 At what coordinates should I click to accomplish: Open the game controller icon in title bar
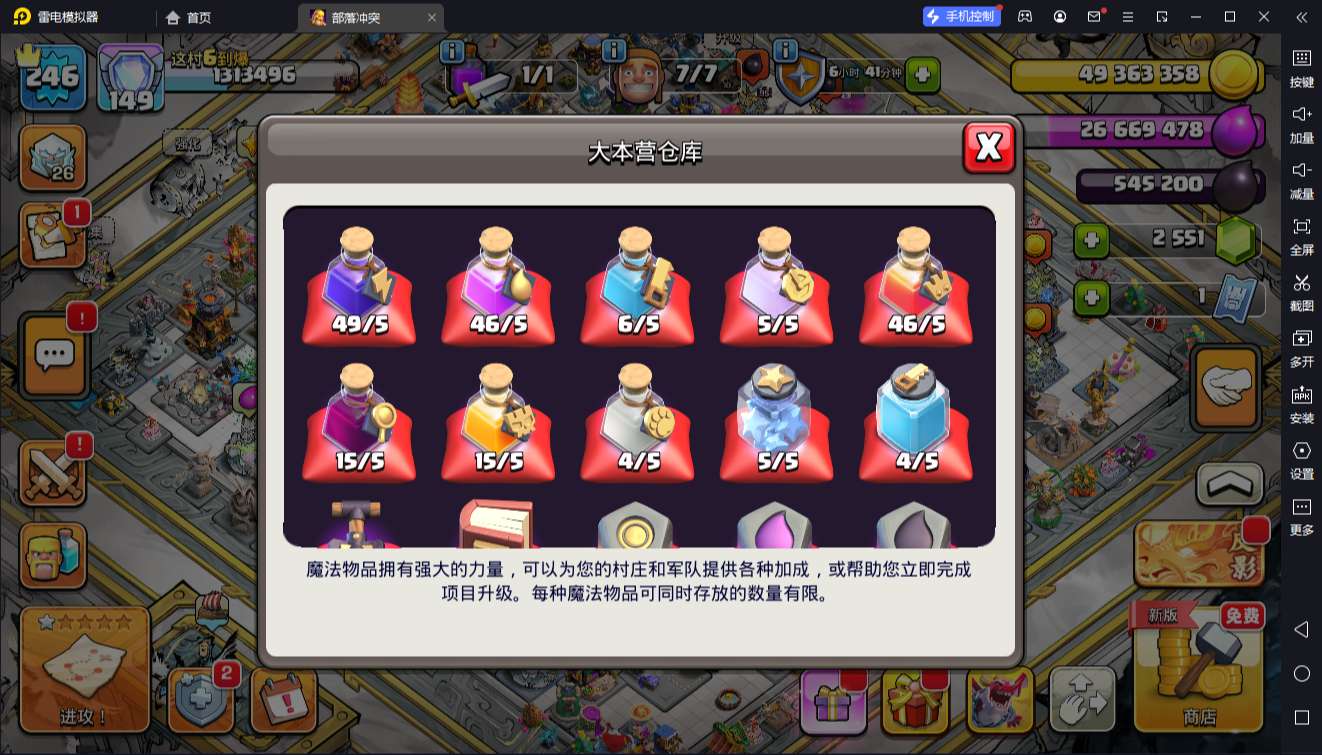click(x=1023, y=16)
